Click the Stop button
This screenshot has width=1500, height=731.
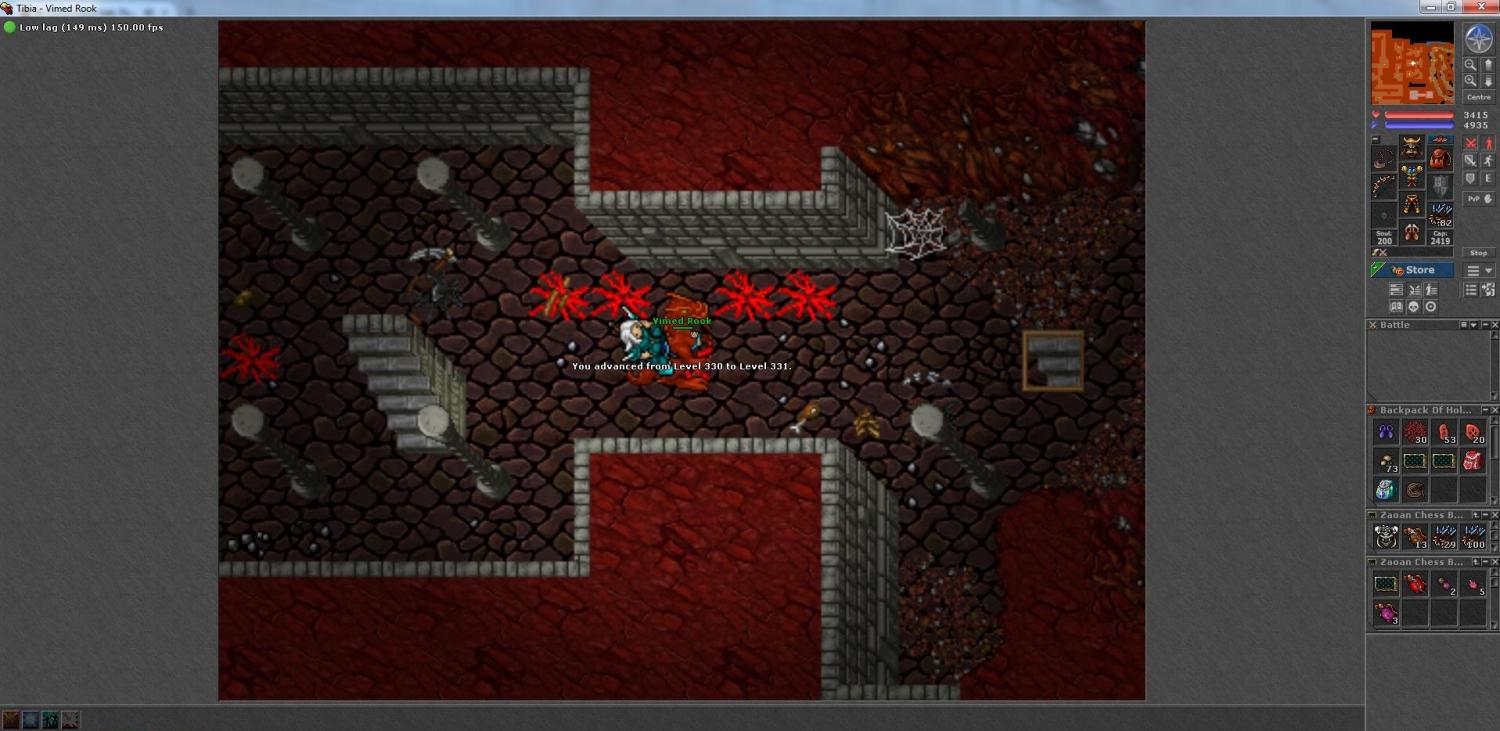click(x=1478, y=253)
